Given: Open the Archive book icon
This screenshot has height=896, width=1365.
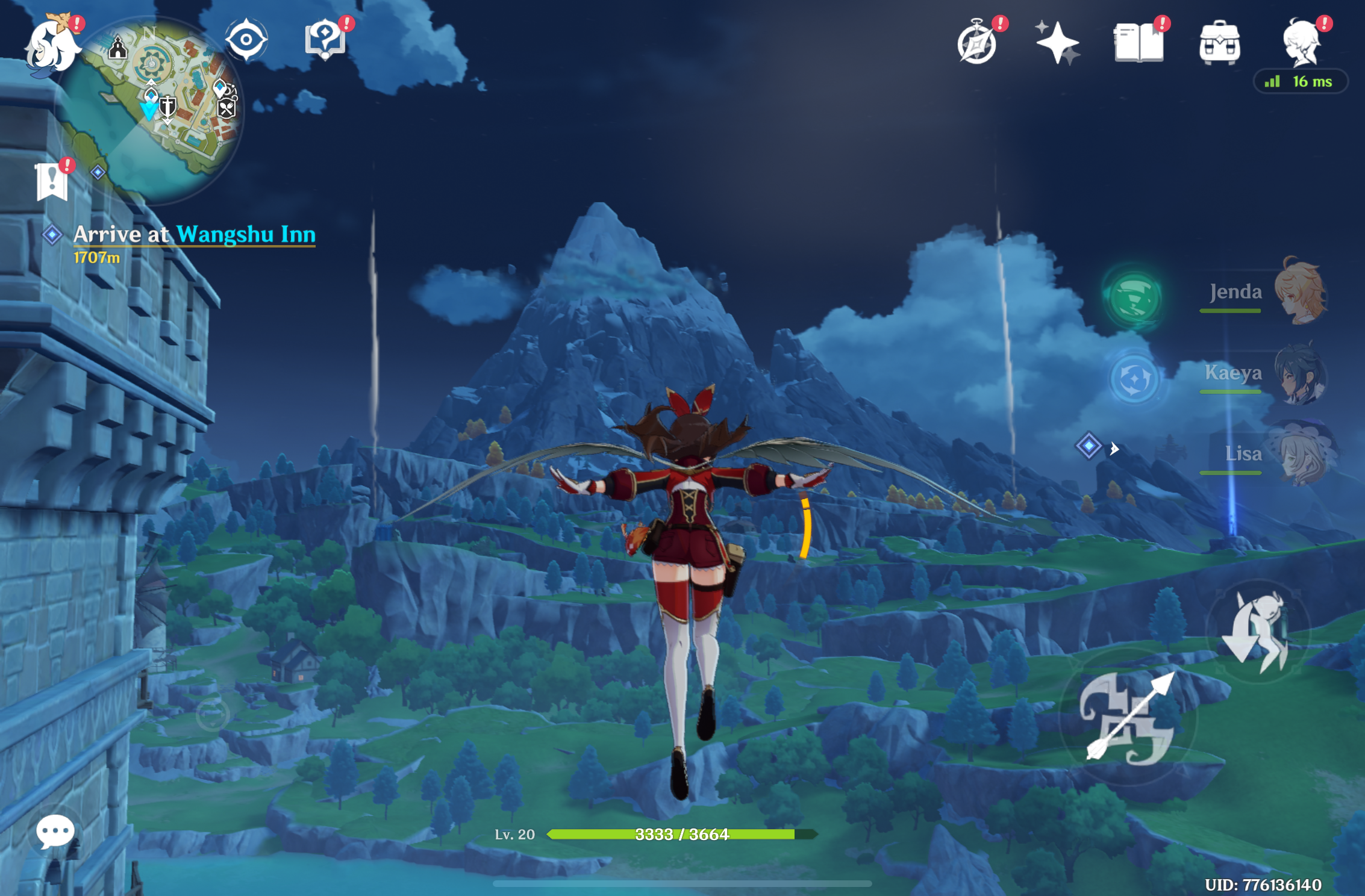Looking at the screenshot, I should 1139,42.
